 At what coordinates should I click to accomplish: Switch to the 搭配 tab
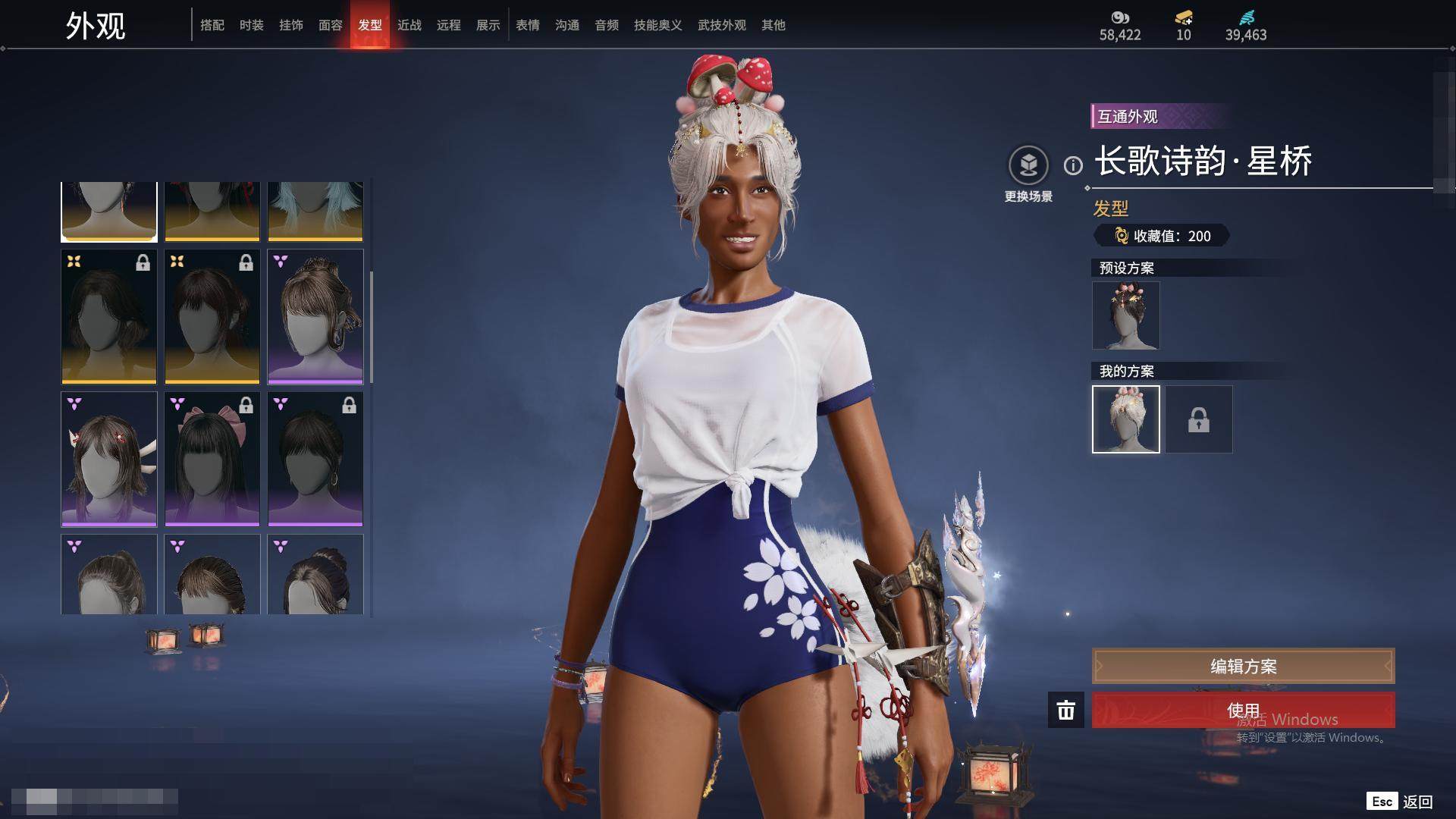pos(212,25)
